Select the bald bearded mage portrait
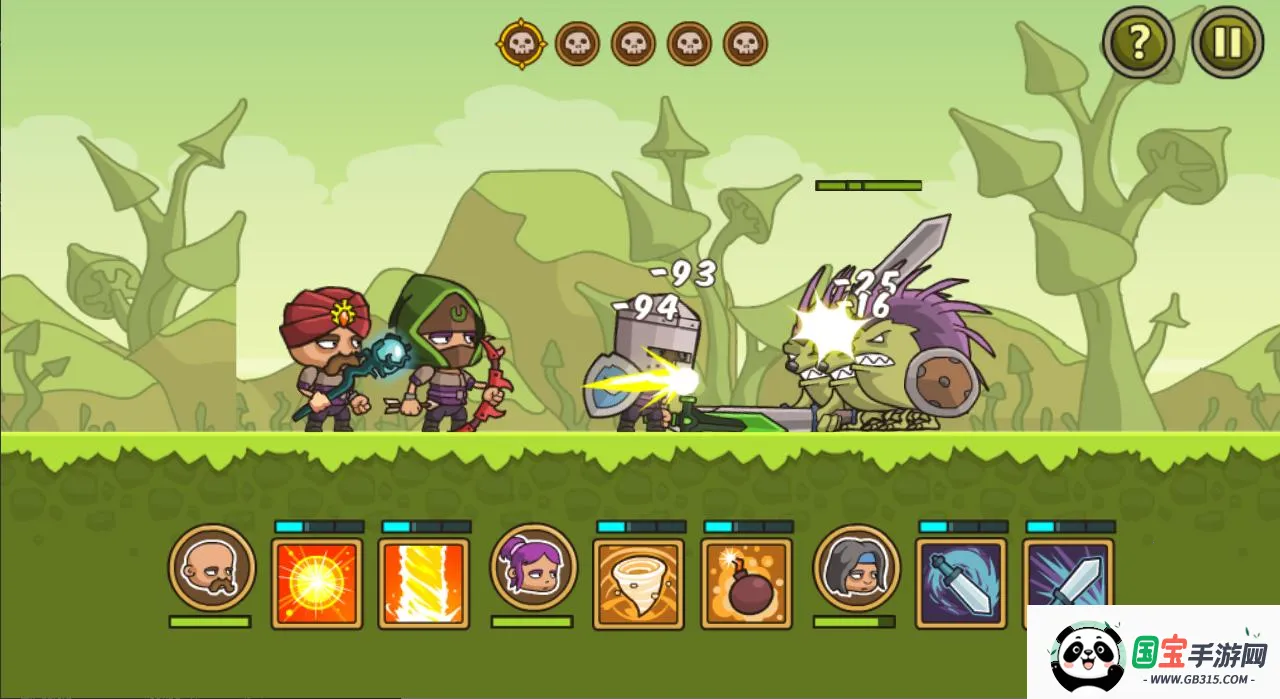The image size is (1280, 699). (212, 567)
